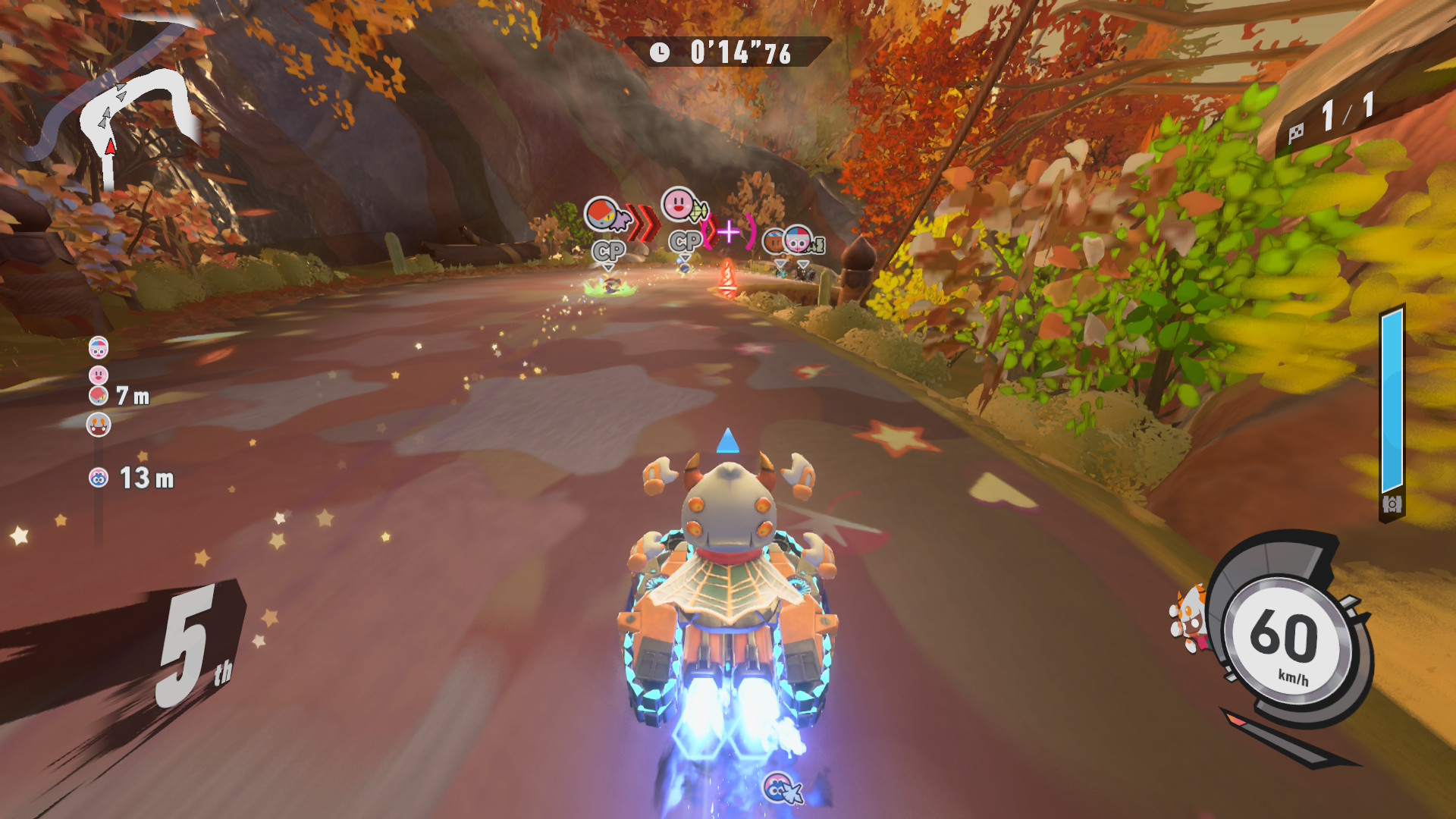Viewport: 1456px width, 819px height.
Task: Click the rider portrait beside the speedometer
Action: 1188,620
